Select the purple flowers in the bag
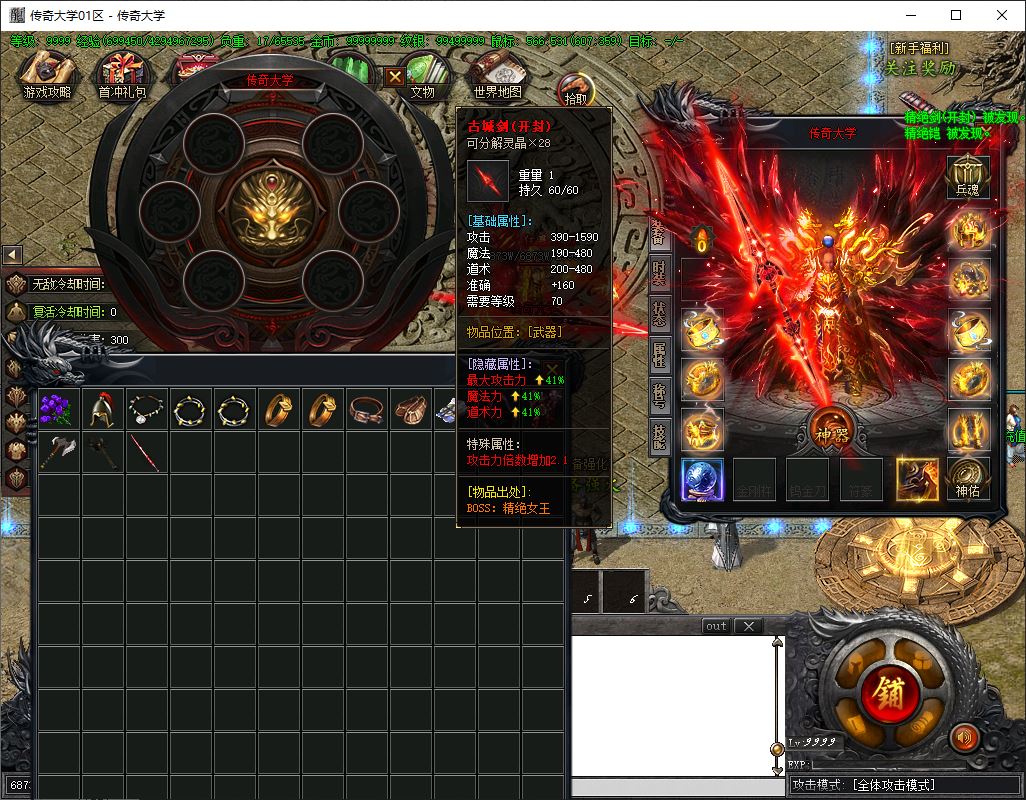The height and width of the screenshot is (800, 1026). click(x=57, y=408)
